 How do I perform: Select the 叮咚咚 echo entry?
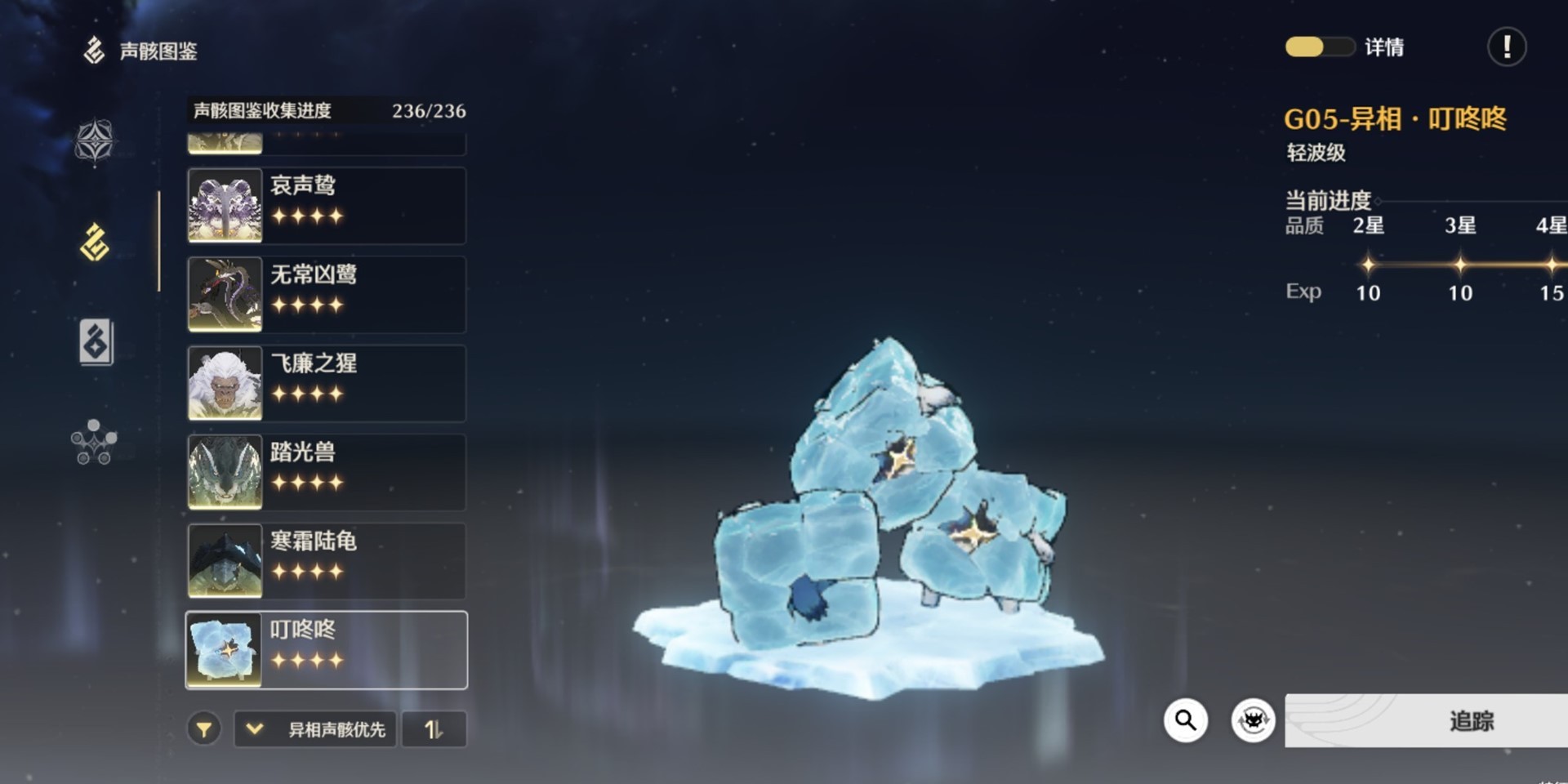click(x=327, y=650)
